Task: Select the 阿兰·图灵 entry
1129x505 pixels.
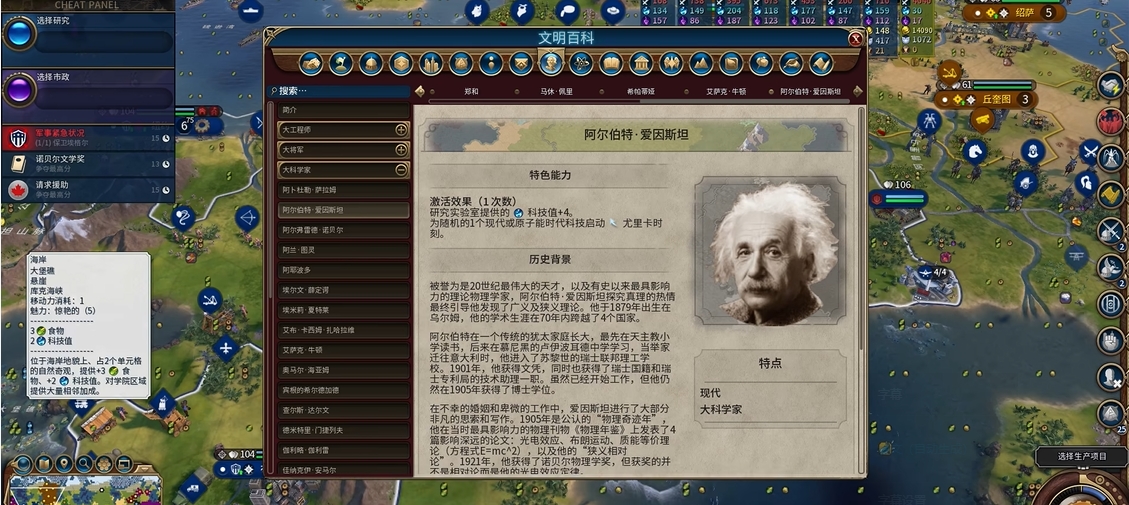Action: pyautogui.click(x=343, y=250)
